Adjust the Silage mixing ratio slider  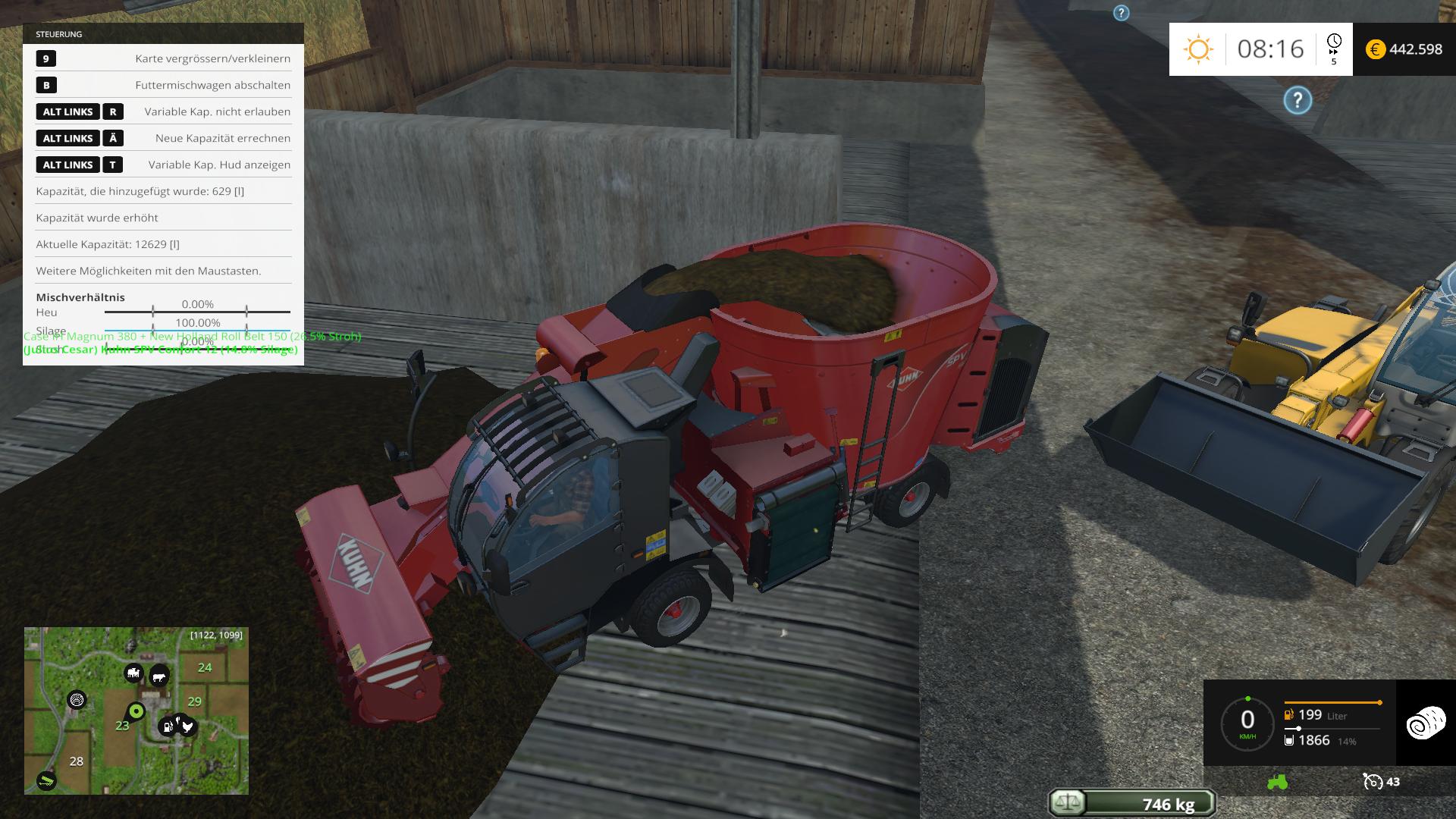[x=198, y=331]
